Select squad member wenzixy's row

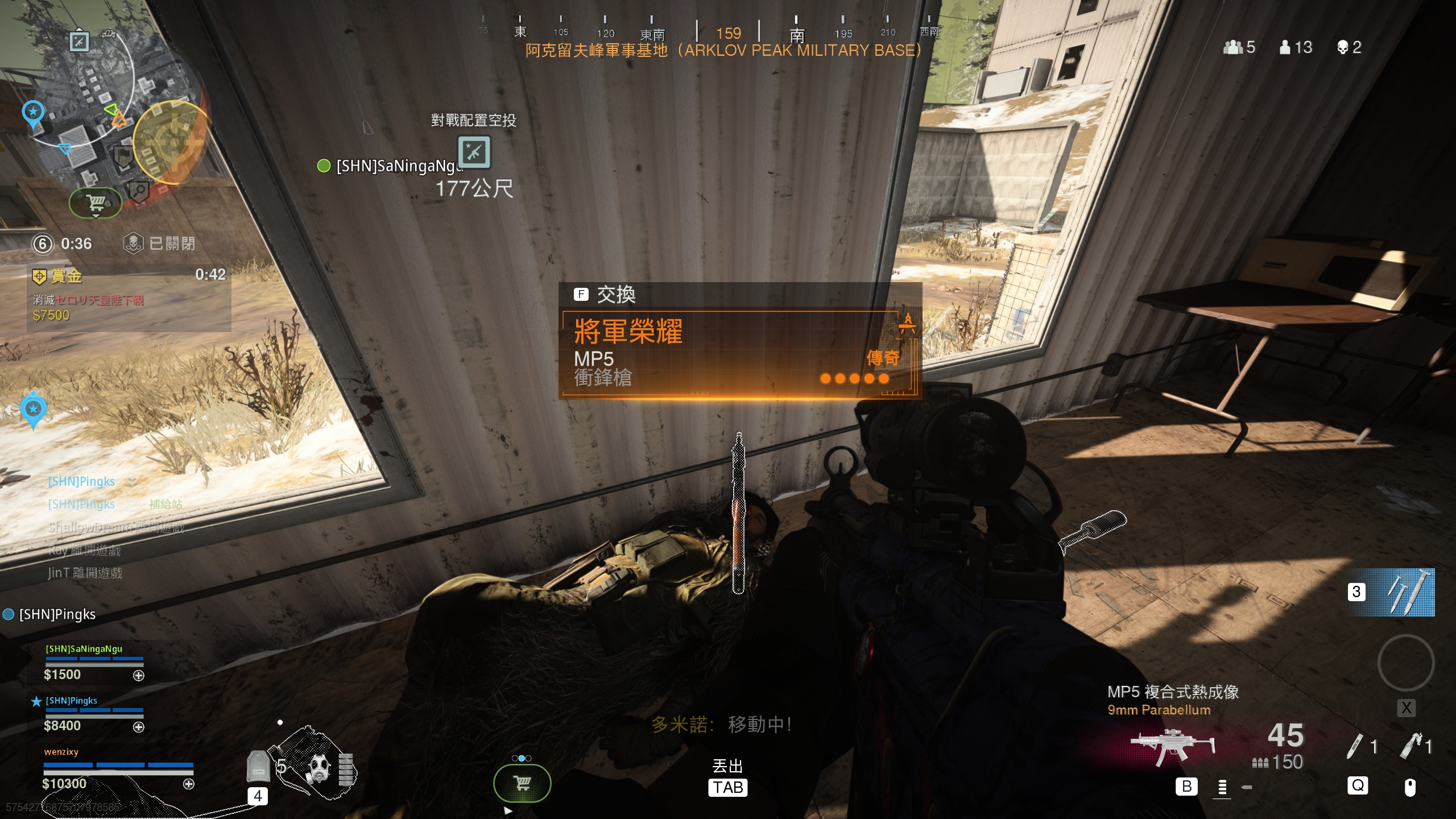click(118, 769)
